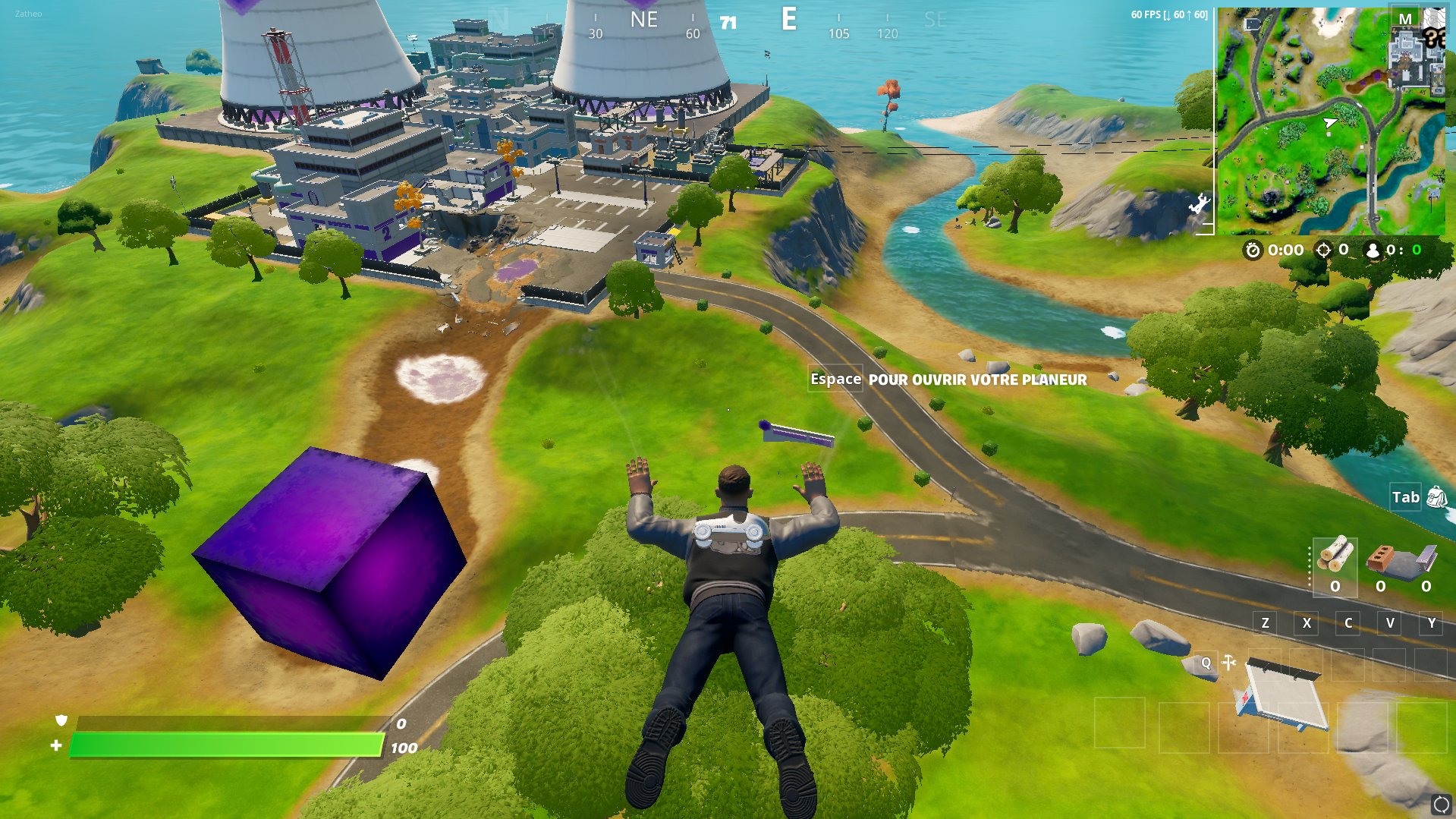
Task: Select the pickaxe swap icon next to Q
Action: [x=1229, y=662]
